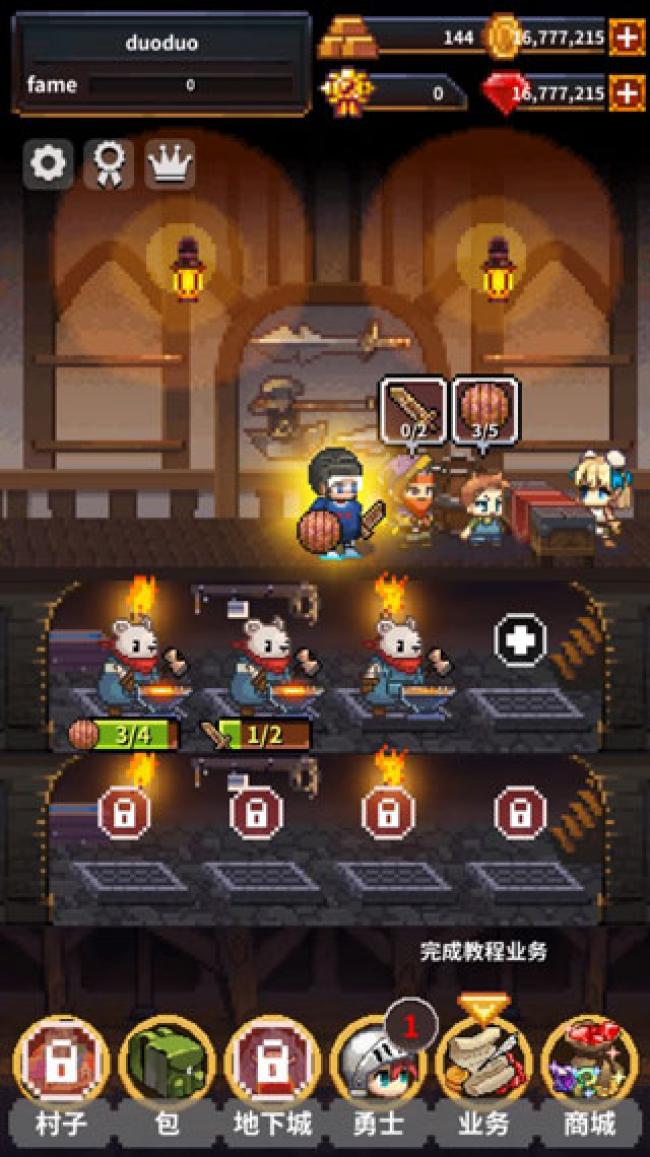Buy more red gems with plus button
The image size is (650, 1157).
click(627, 93)
